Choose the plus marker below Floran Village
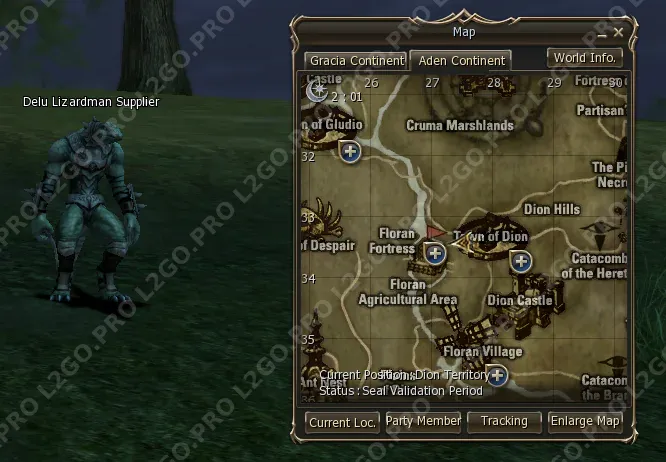The image size is (666, 462). click(496, 376)
